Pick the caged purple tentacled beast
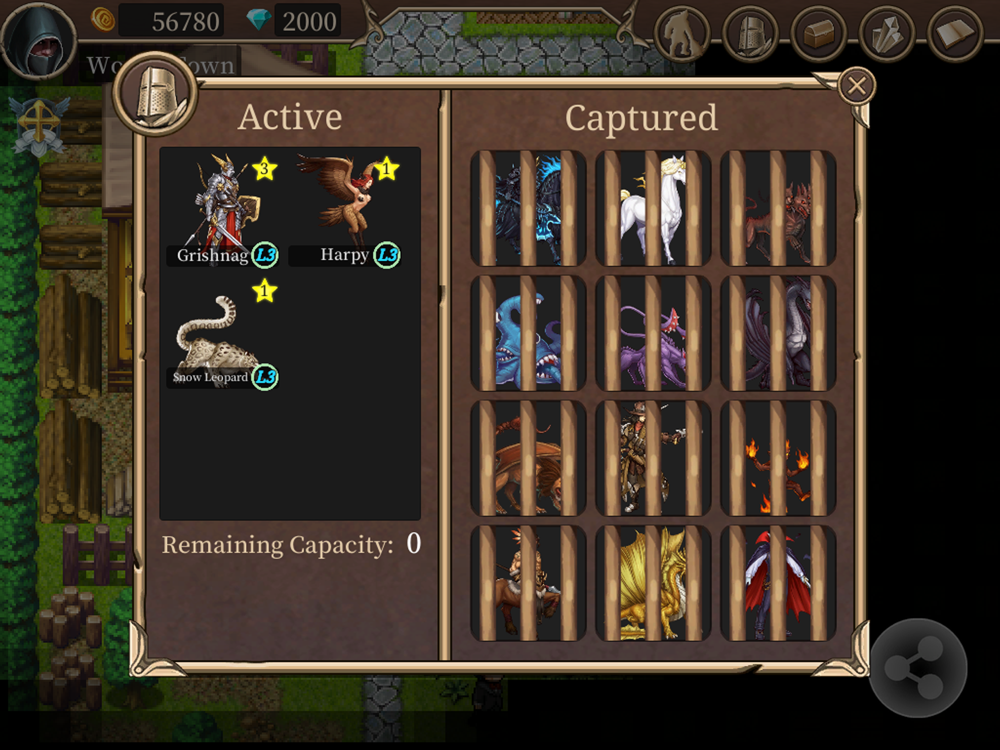The height and width of the screenshot is (750, 1000). 653,333
